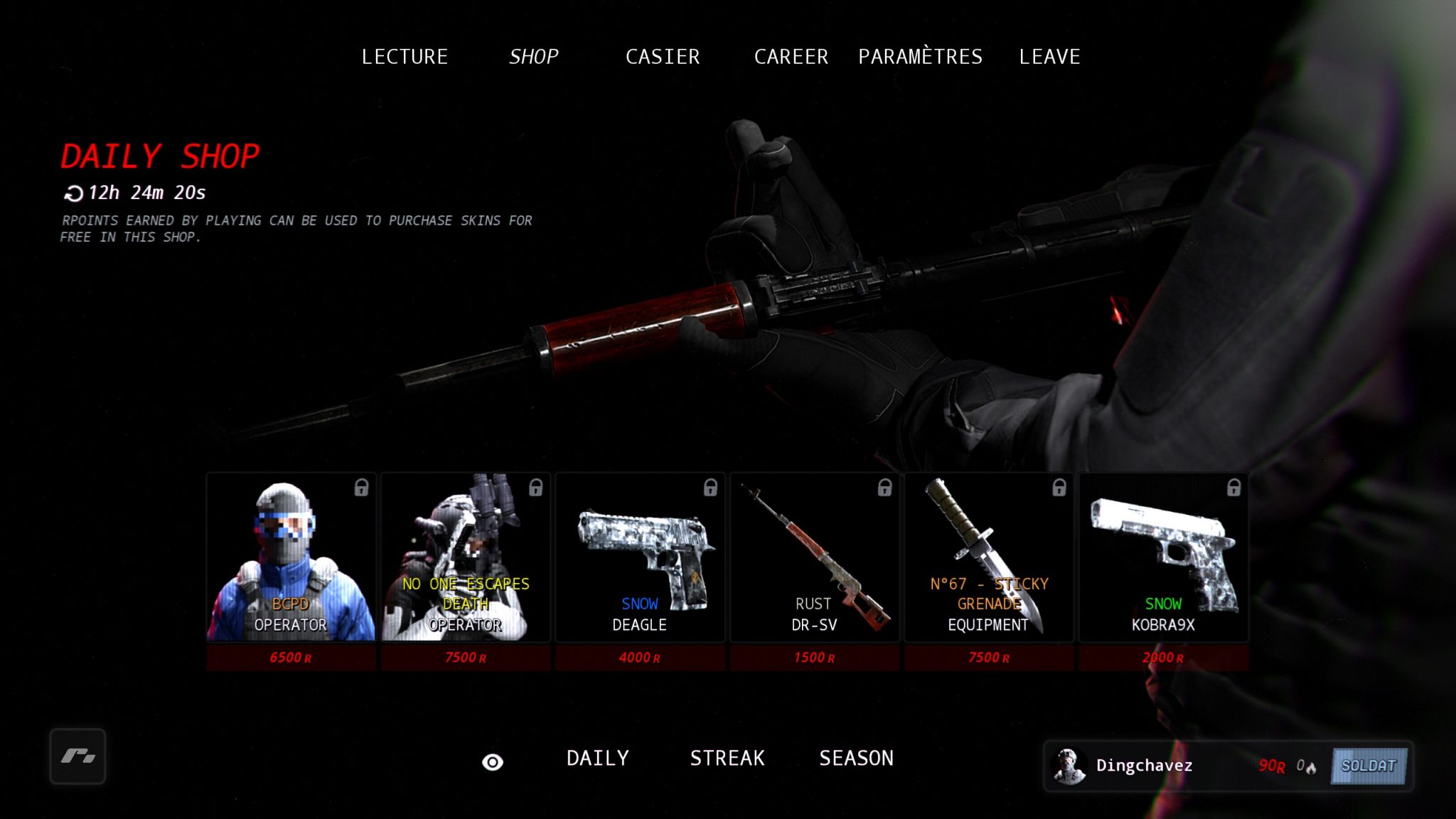Viewport: 1456px width, 819px height.
Task: Pick the Snow Deagle skin
Action: coord(640,557)
